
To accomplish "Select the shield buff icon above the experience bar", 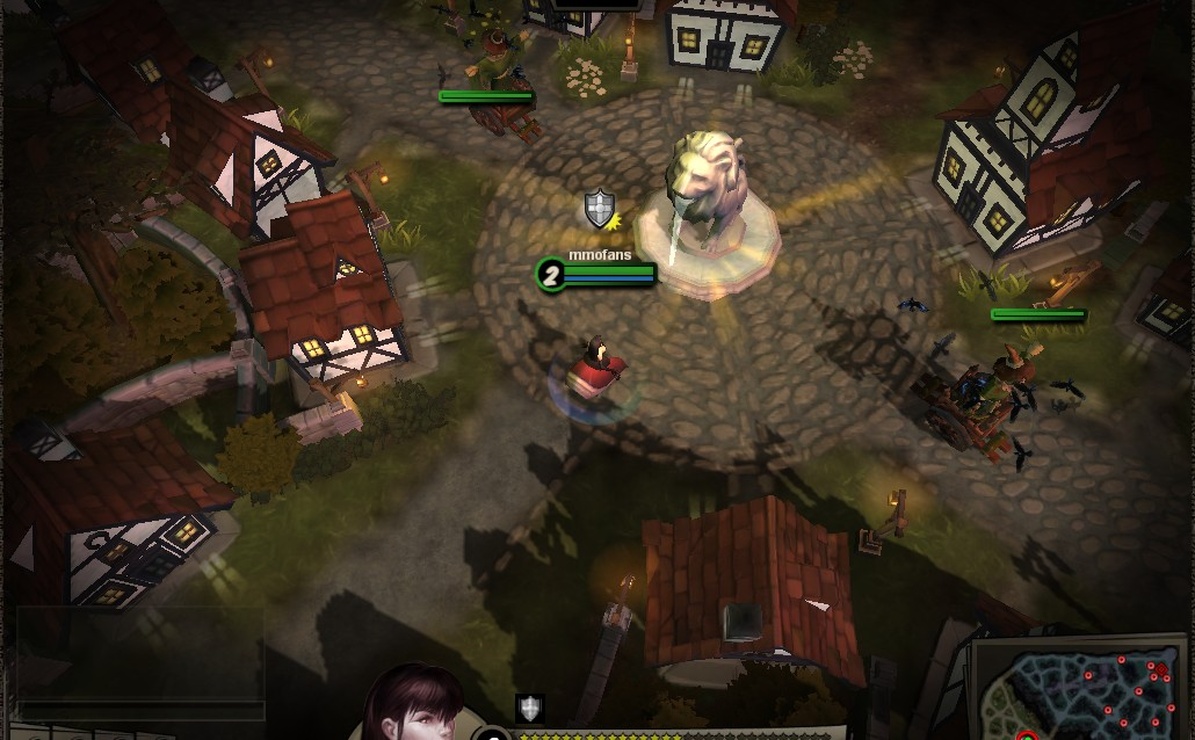I will point(530,708).
